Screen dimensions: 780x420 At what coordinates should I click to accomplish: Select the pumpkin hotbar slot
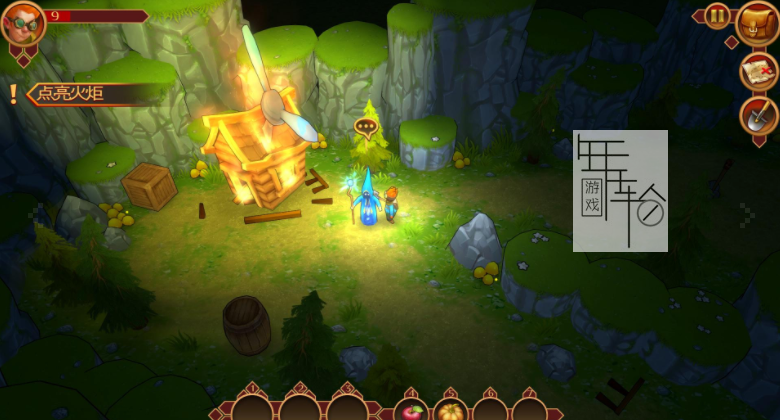450,411
